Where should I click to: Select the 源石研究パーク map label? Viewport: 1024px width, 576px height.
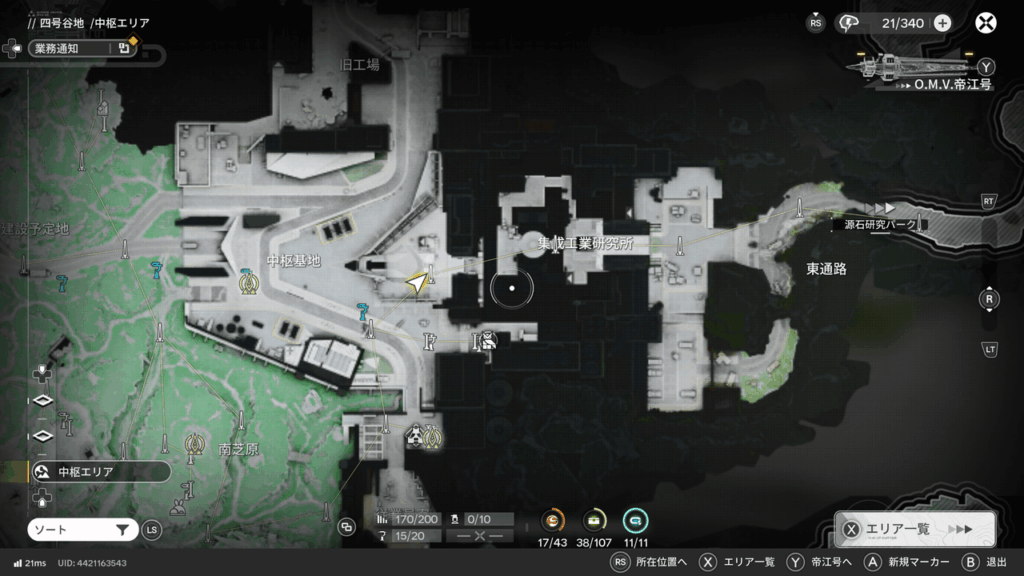(x=879, y=225)
